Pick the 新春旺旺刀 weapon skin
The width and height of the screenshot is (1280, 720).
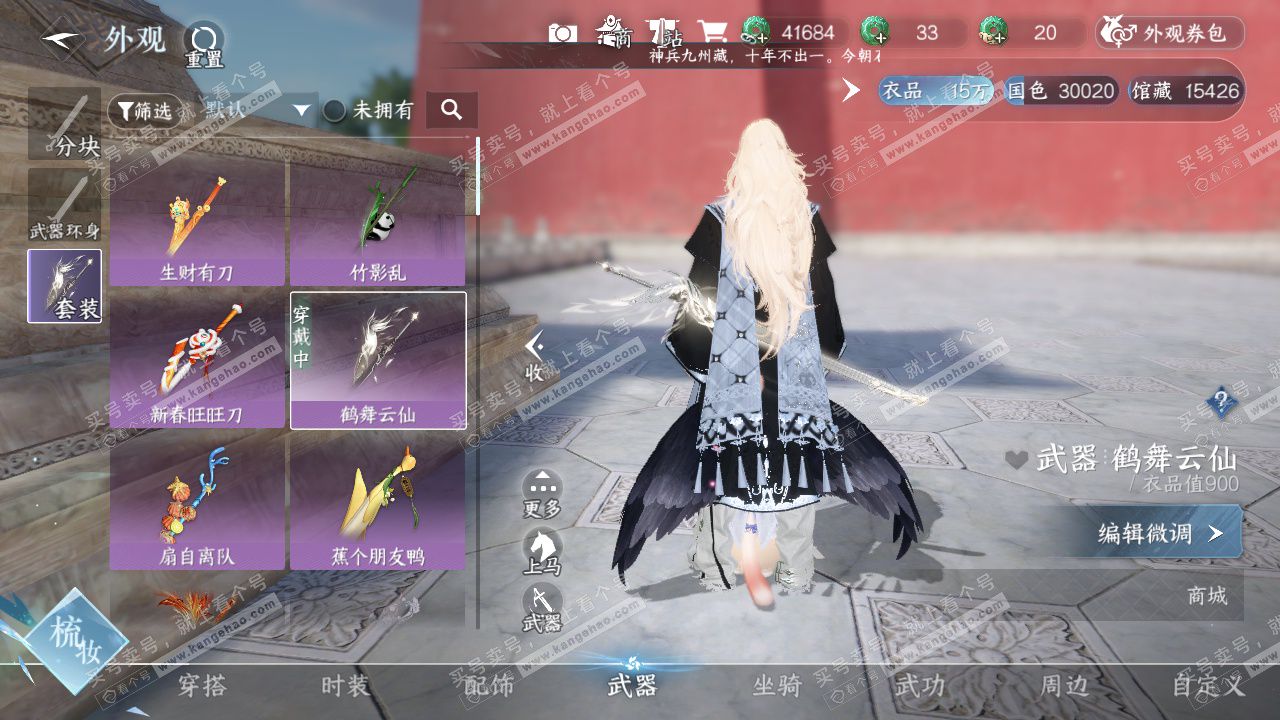197,360
